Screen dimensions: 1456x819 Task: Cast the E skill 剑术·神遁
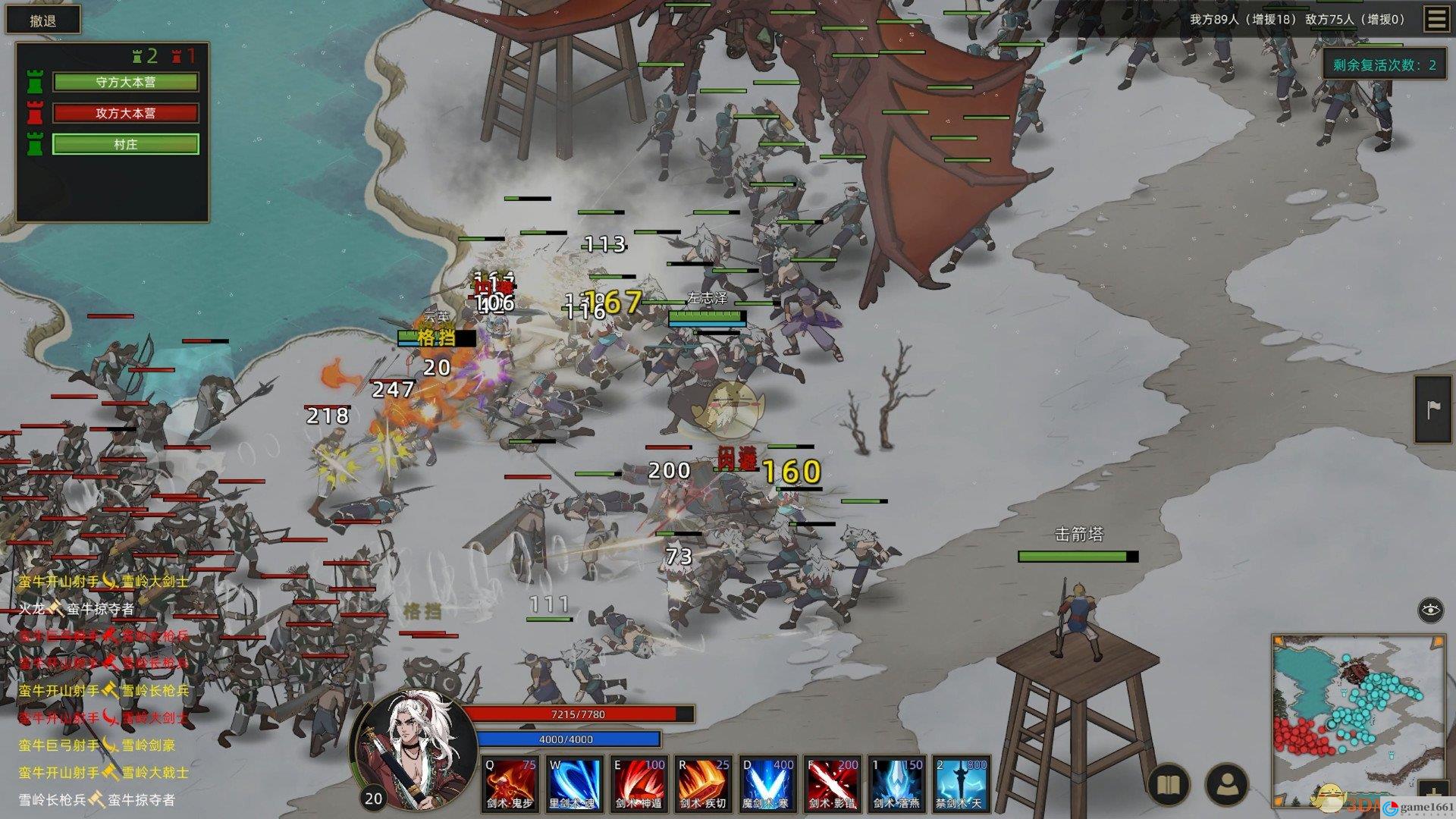point(639,784)
